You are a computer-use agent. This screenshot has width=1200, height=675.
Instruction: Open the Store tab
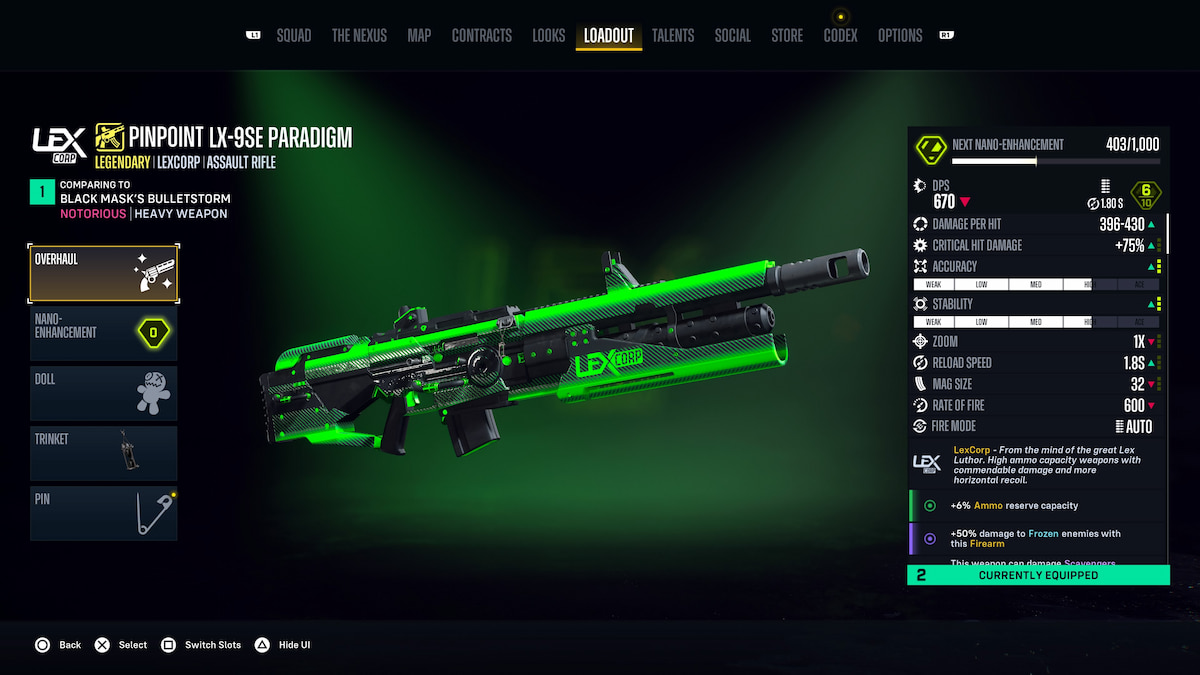click(x=787, y=36)
